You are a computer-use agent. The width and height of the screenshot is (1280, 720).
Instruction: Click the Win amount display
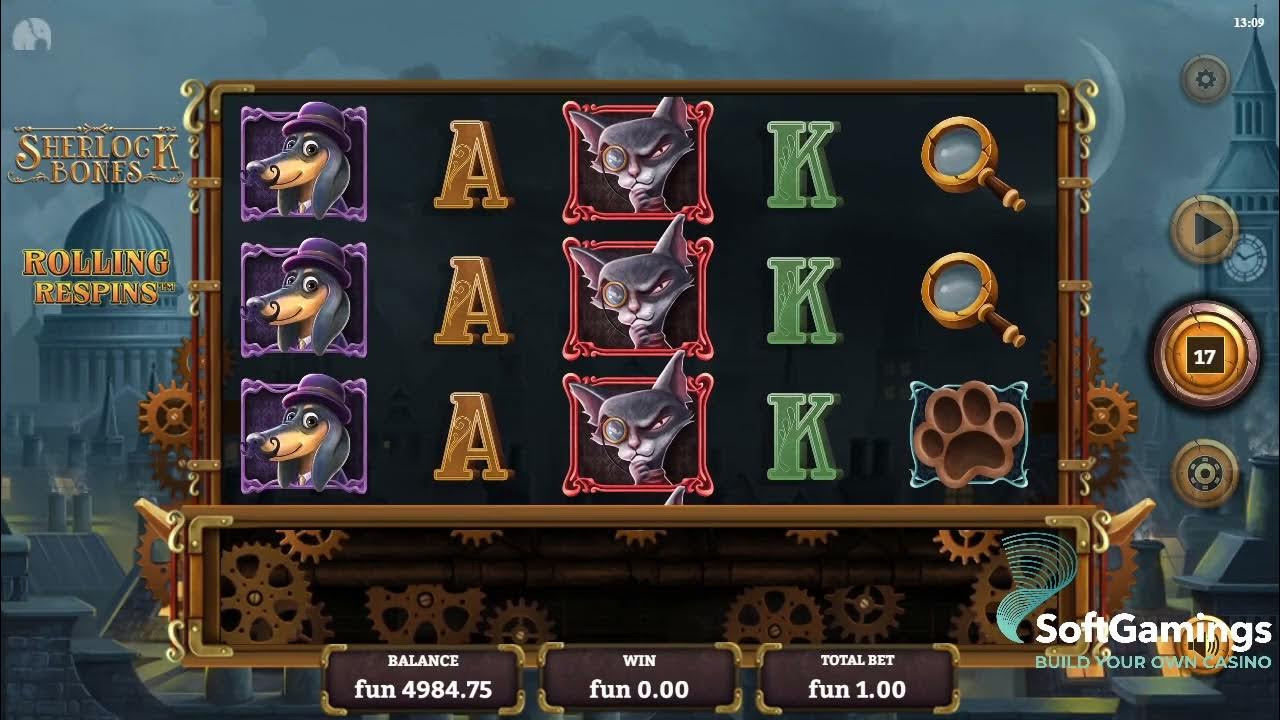click(638, 676)
